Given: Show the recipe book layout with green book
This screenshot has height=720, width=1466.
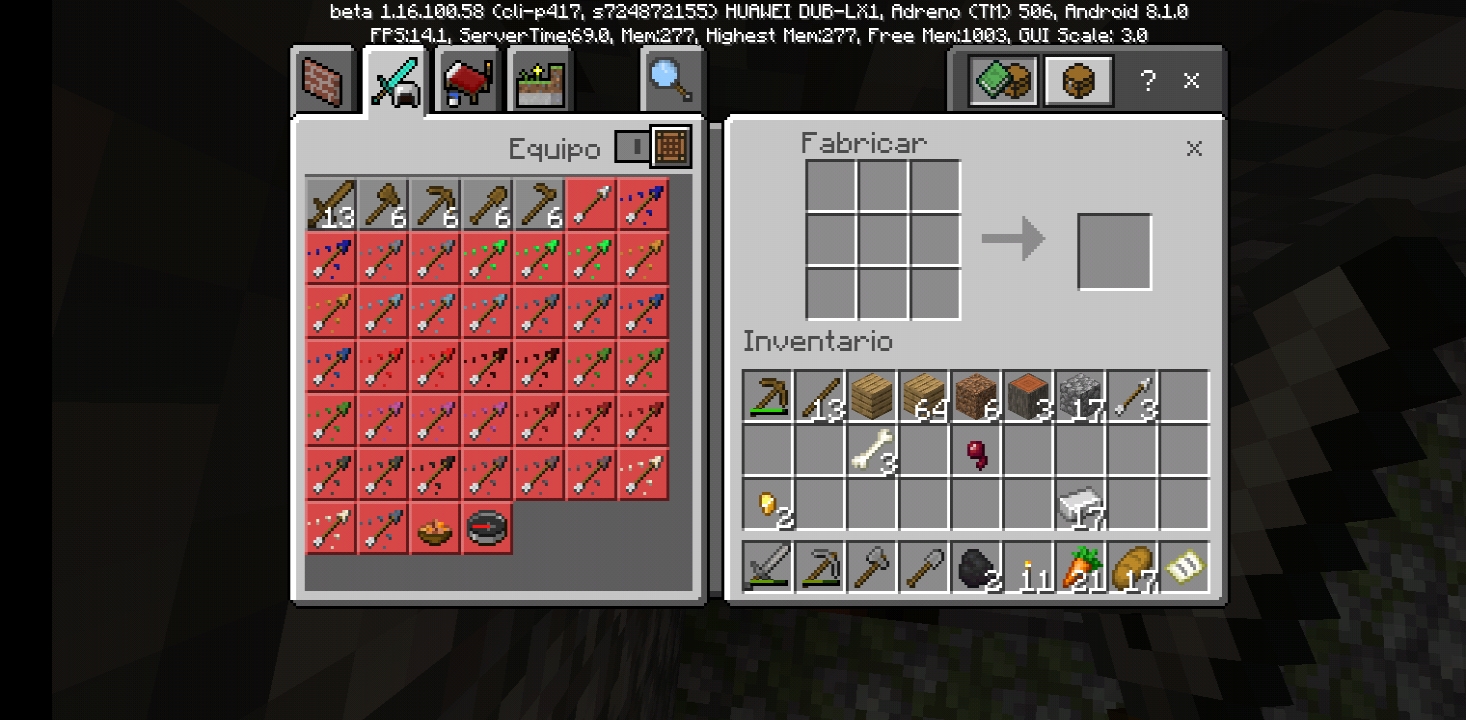Looking at the screenshot, I should tap(1002, 81).
